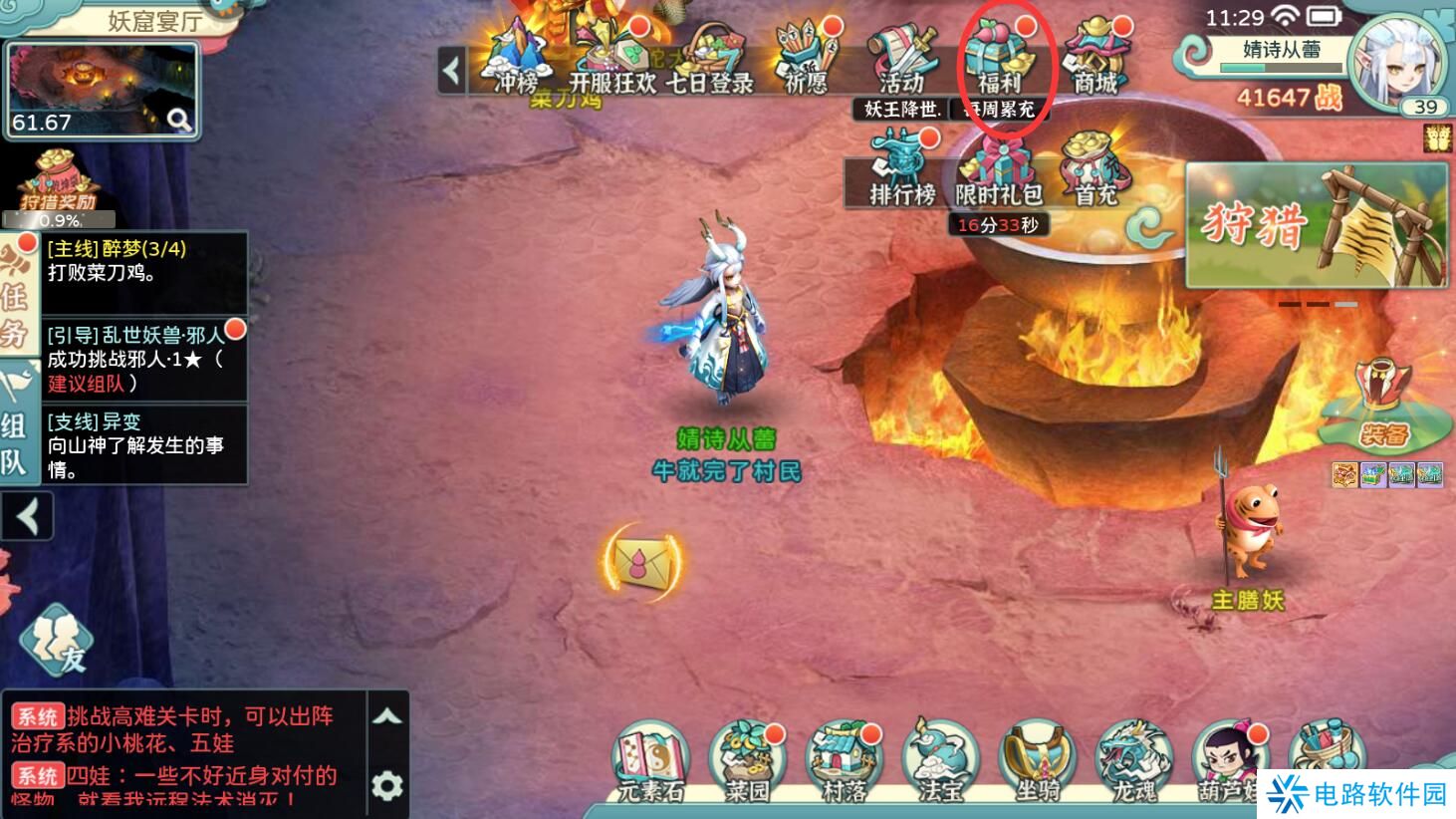Screen dimensions: 1456x819
Task: Open the 首充 first recharge offer
Action: point(1095,169)
